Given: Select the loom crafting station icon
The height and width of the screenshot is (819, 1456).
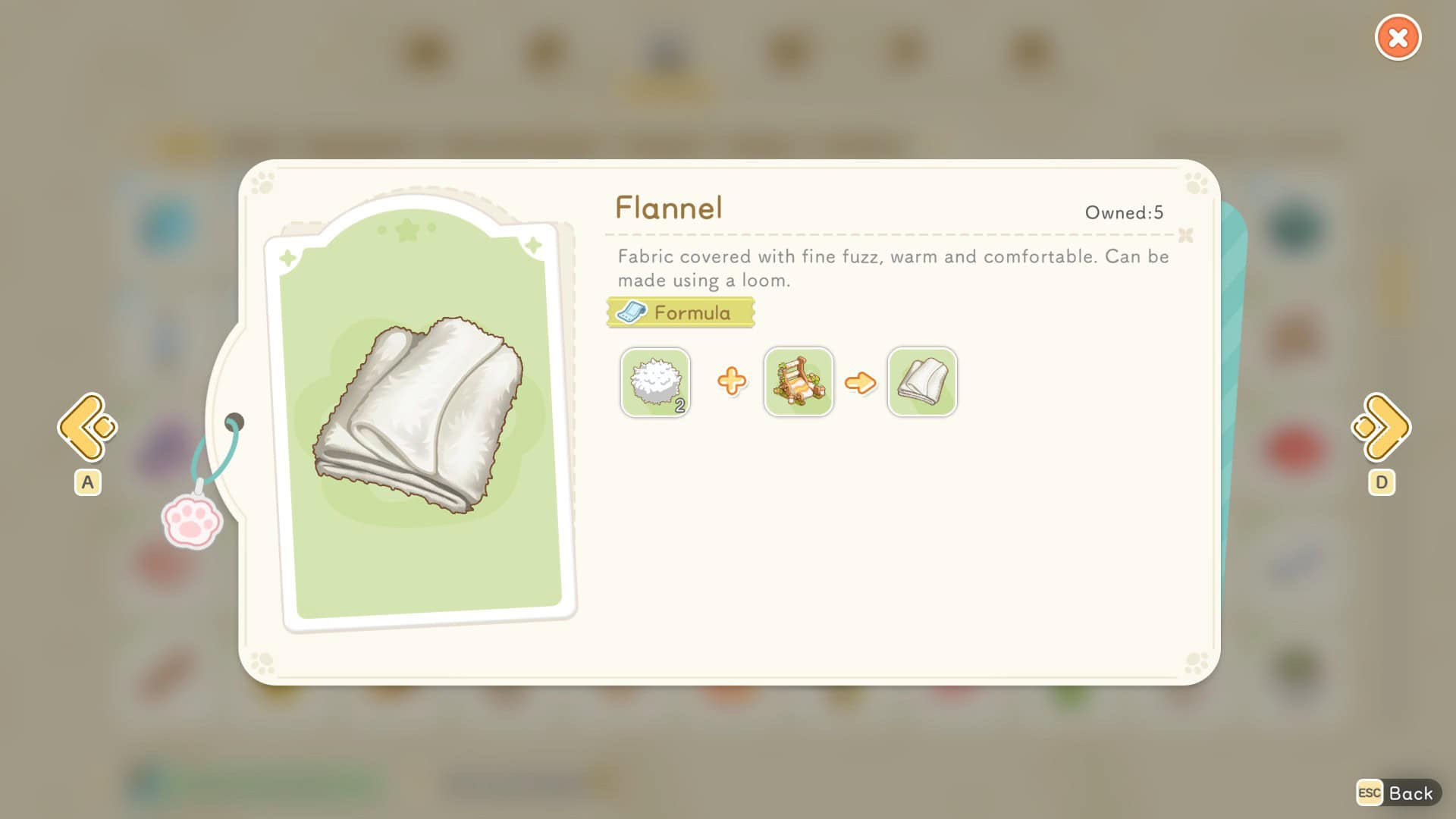Looking at the screenshot, I should 799,382.
